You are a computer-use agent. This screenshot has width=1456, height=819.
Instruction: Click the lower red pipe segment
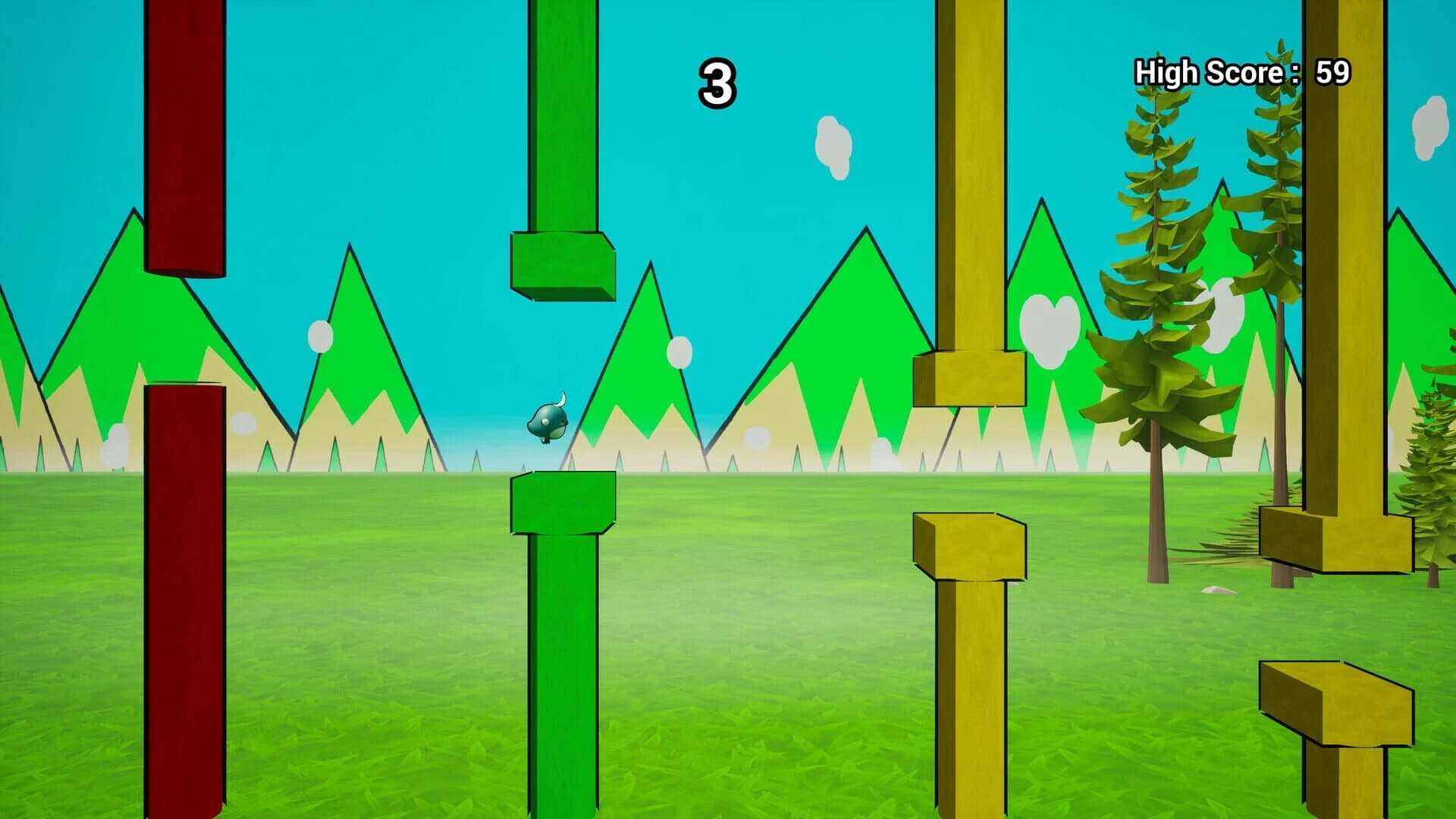186,607
